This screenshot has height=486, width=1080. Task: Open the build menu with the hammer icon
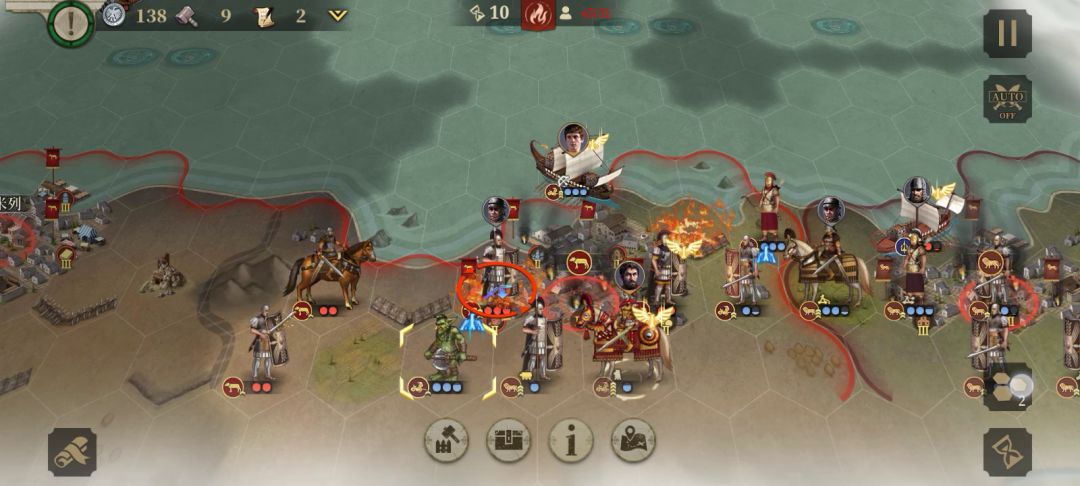(x=446, y=440)
